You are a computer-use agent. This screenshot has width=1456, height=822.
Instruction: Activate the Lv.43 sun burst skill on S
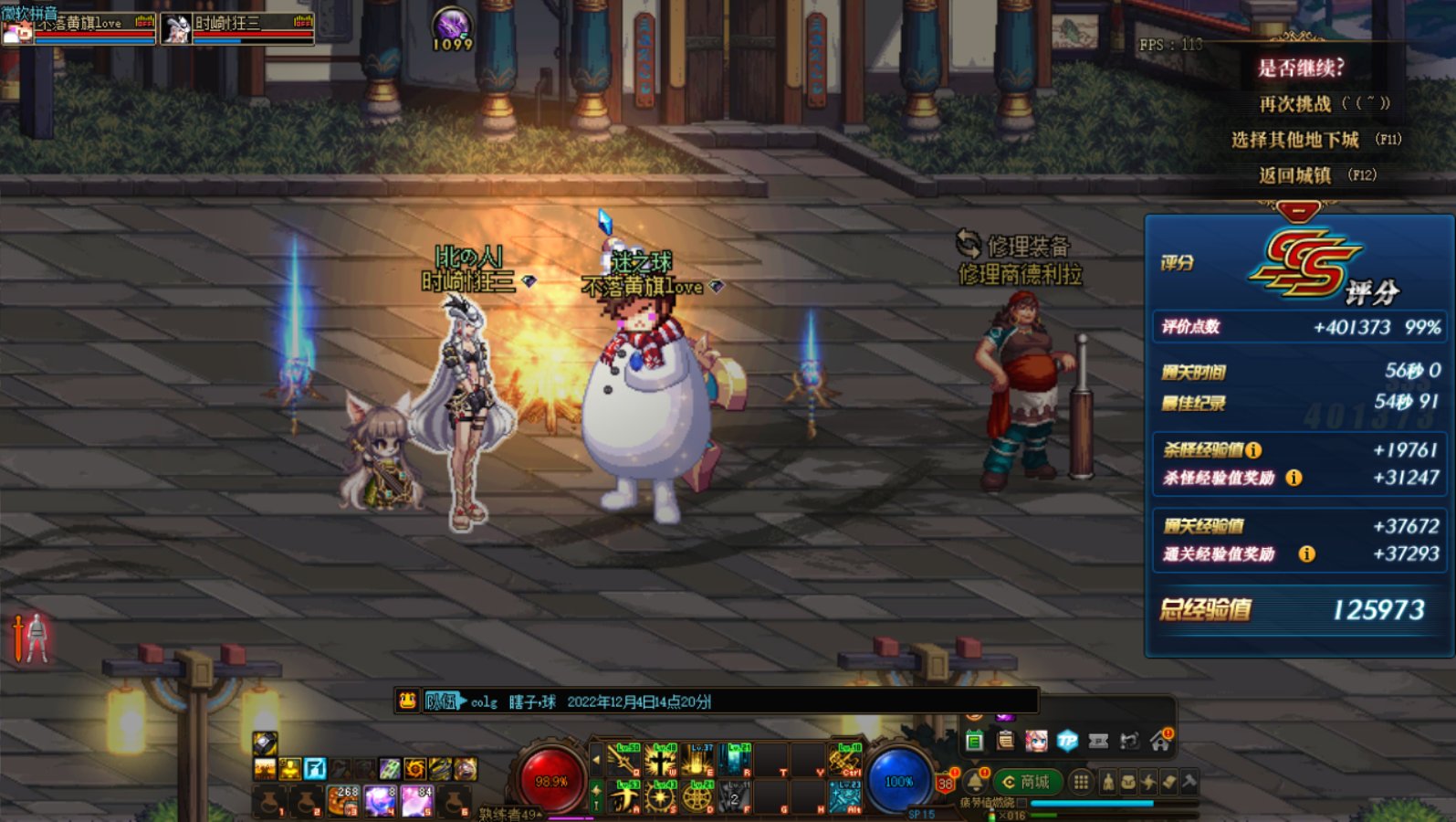[660, 796]
